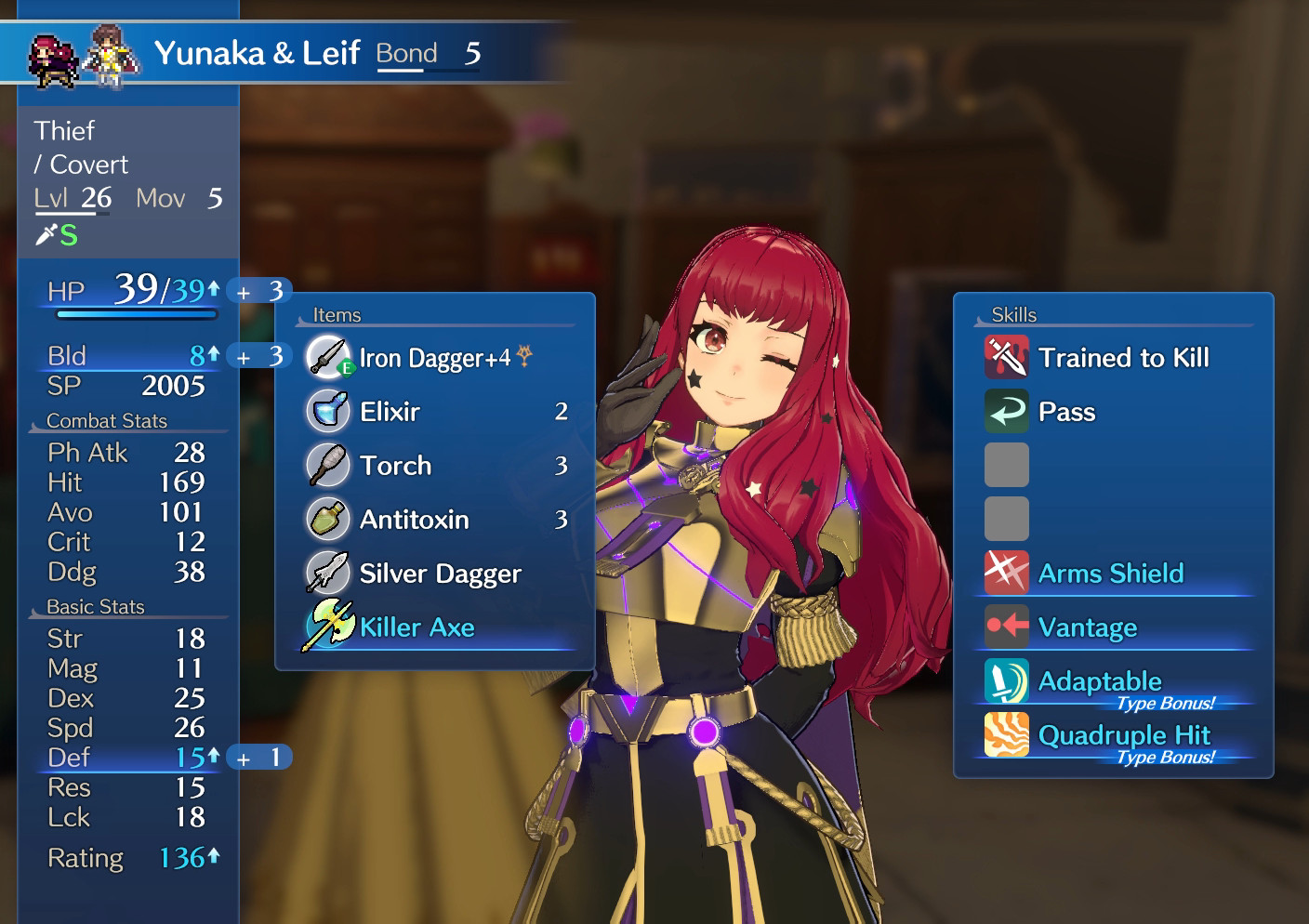Image resolution: width=1309 pixels, height=924 pixels.
Task: Select the Adaptable skill icon
Action: 1007,680
